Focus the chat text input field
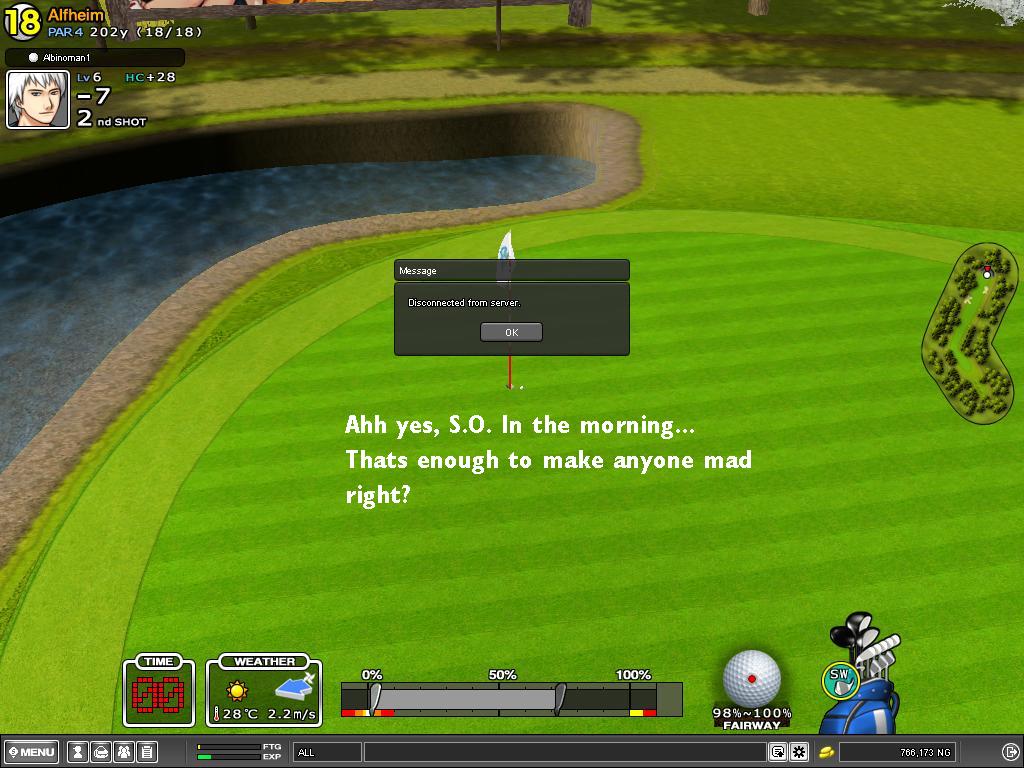Image resolution: width=1024 pixels, height=768 pixels. pyautogui.click(x=565, y=752)
